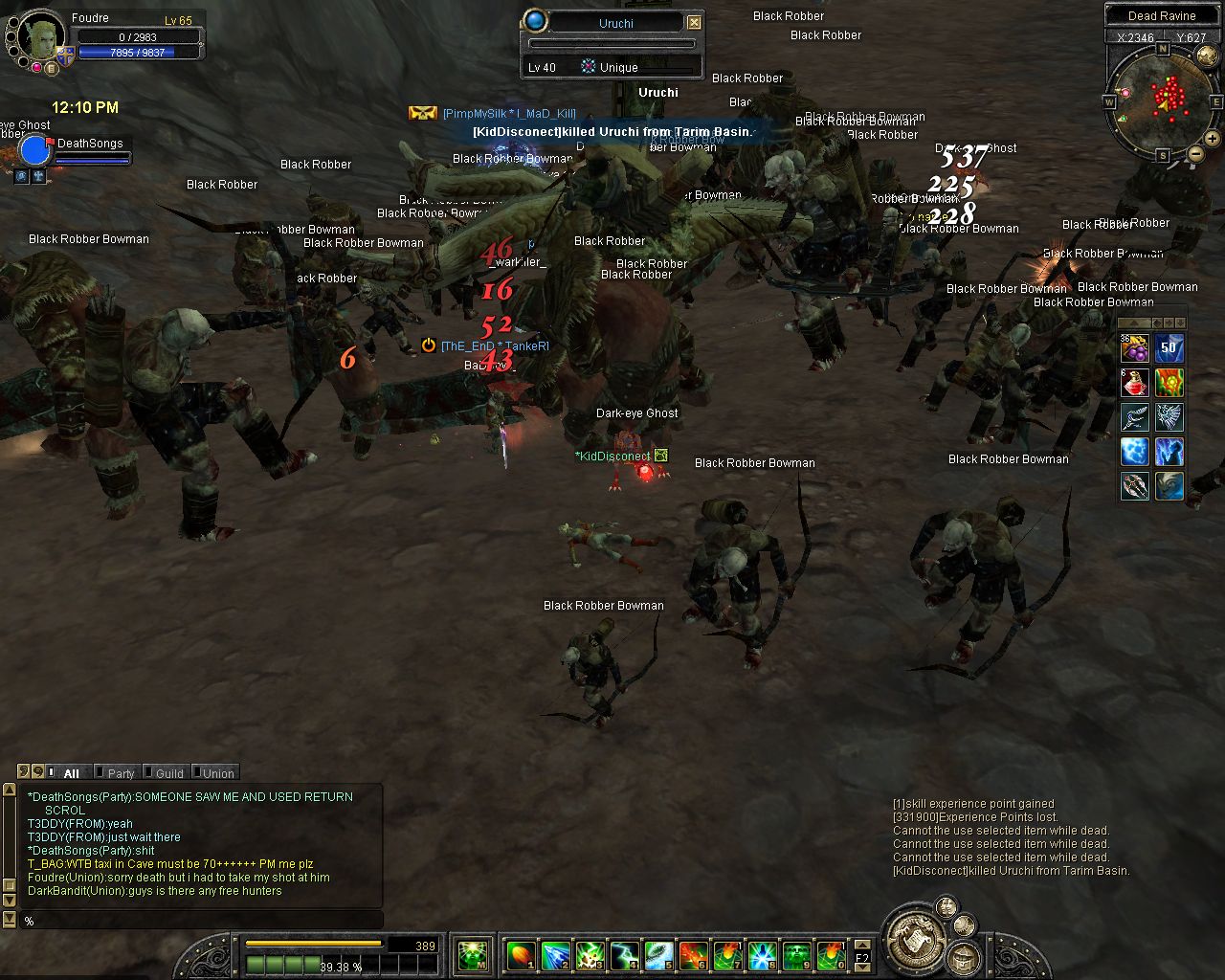
Task: Zoom in the minimap with plus button
Action: click(1212, 139)
